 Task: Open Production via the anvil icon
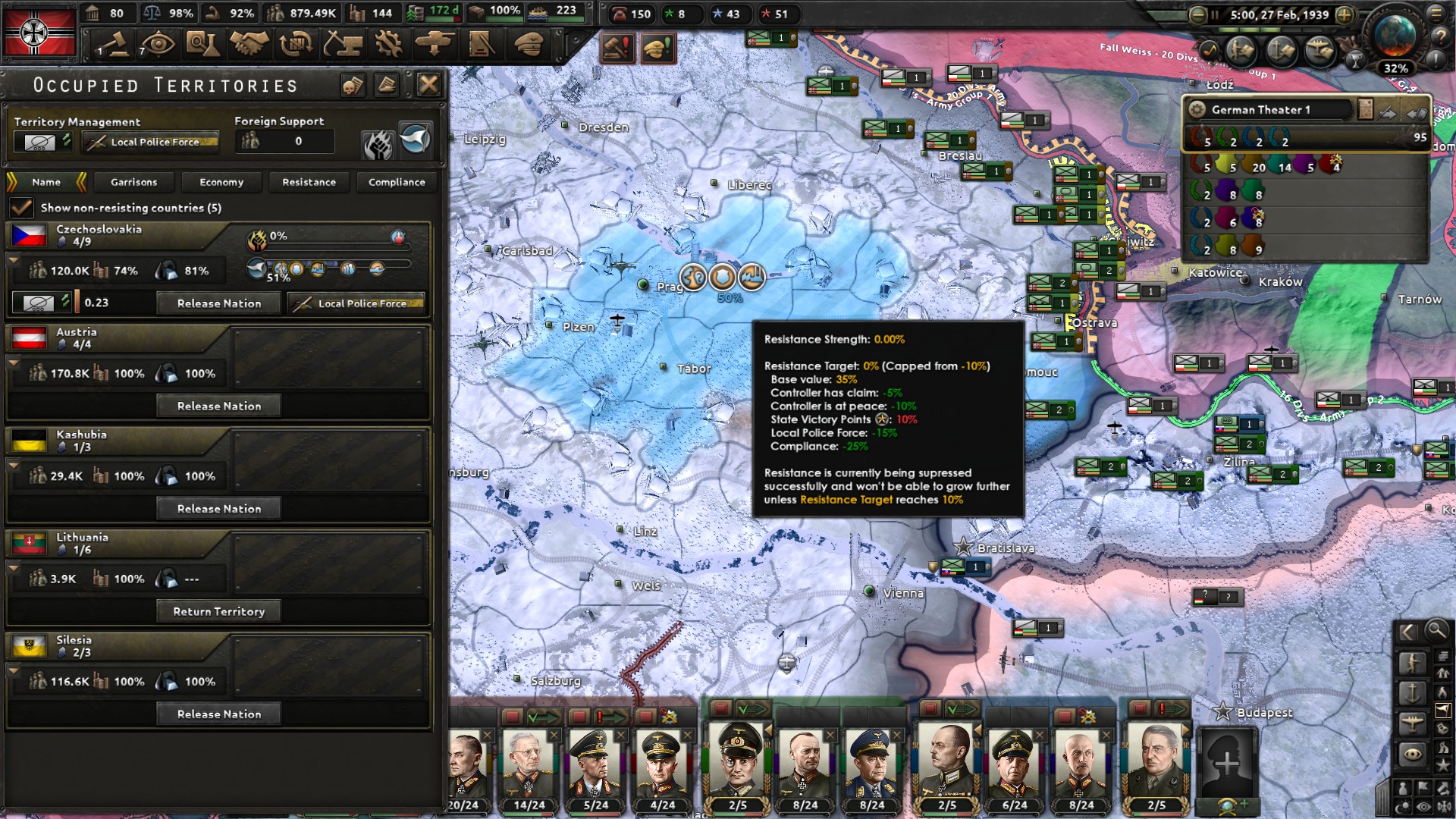343,45
